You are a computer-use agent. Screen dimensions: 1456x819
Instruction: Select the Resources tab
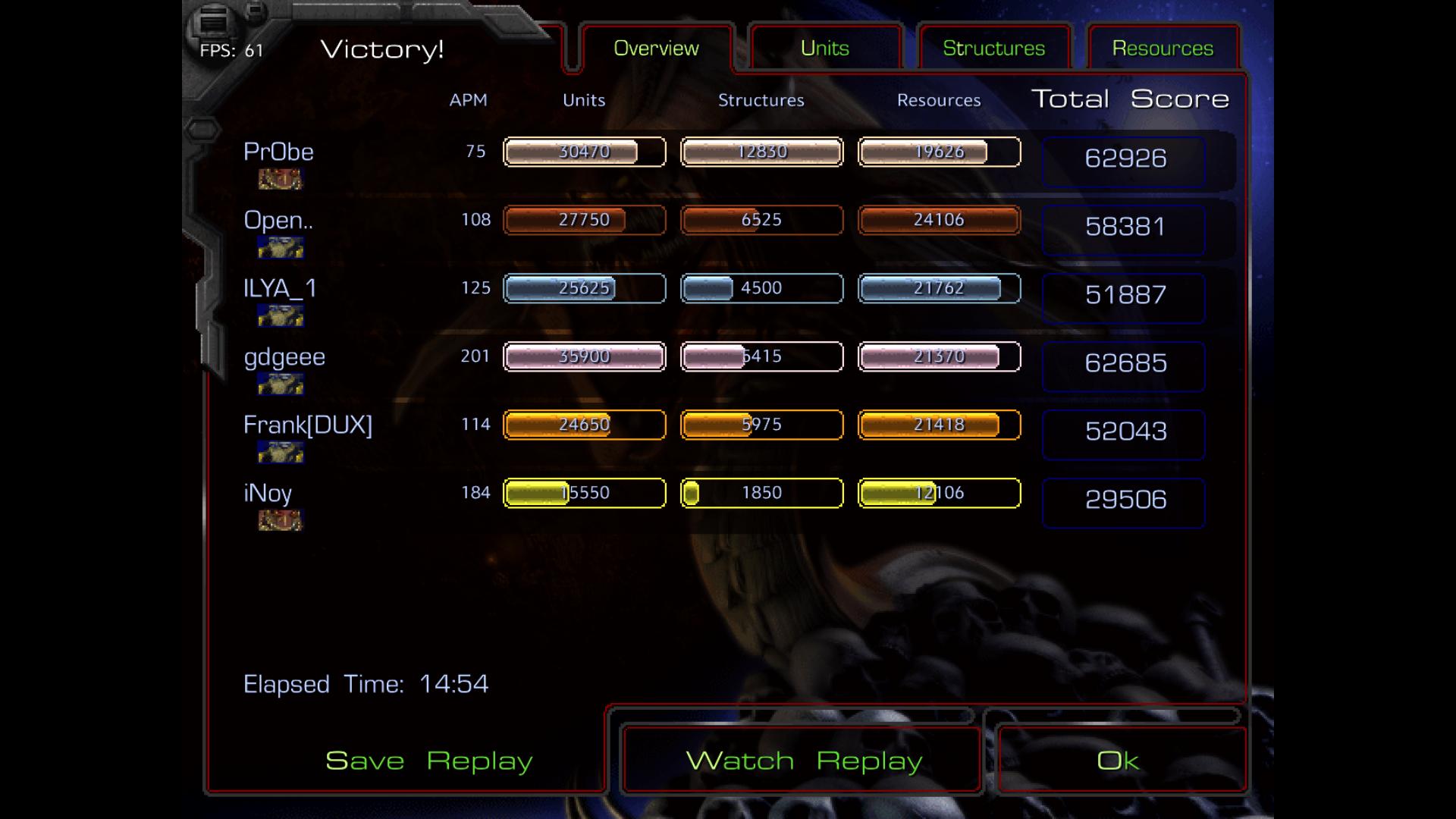1163,49
